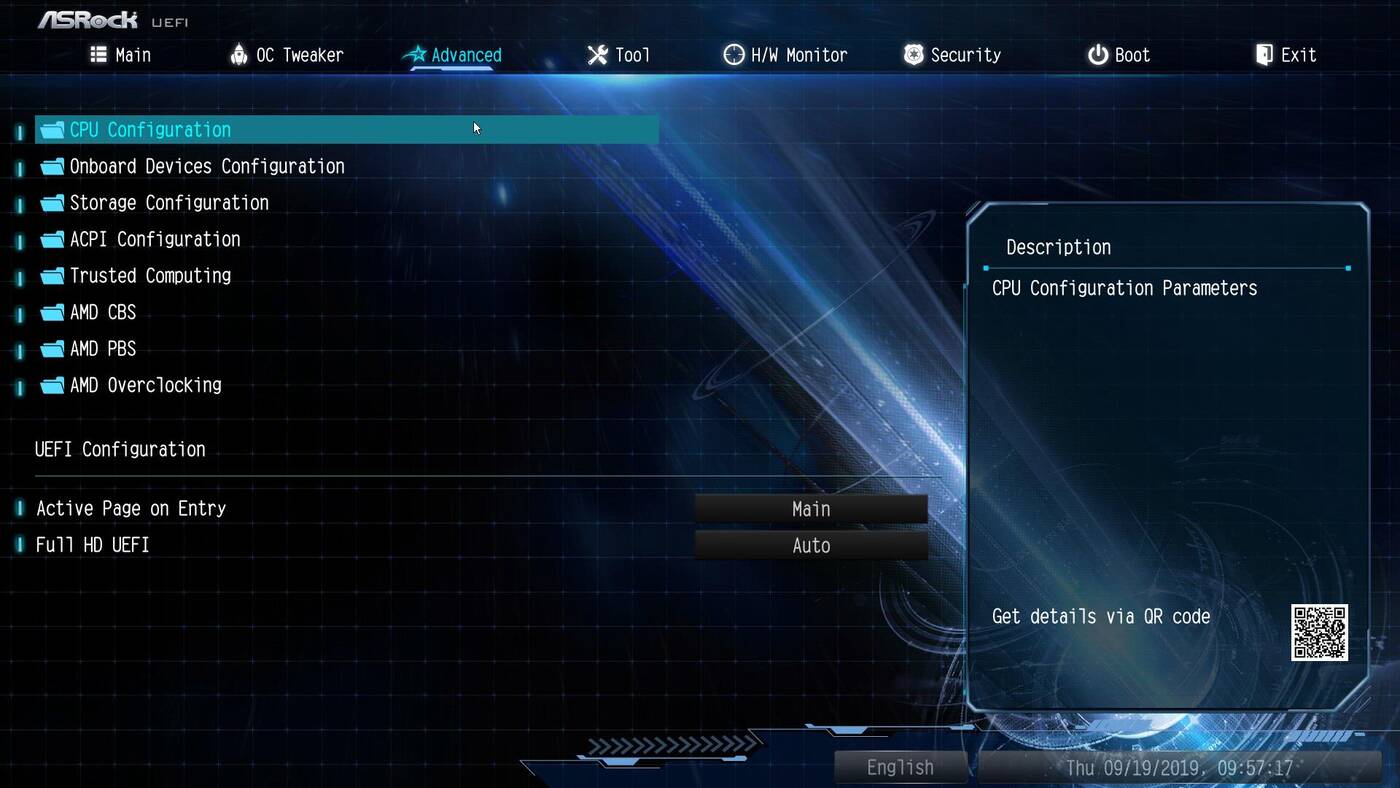This screenshot has height=788, width=1400.
Task: Click the QR code for details
Action: pyautogui.click(x=1319, y=632)
